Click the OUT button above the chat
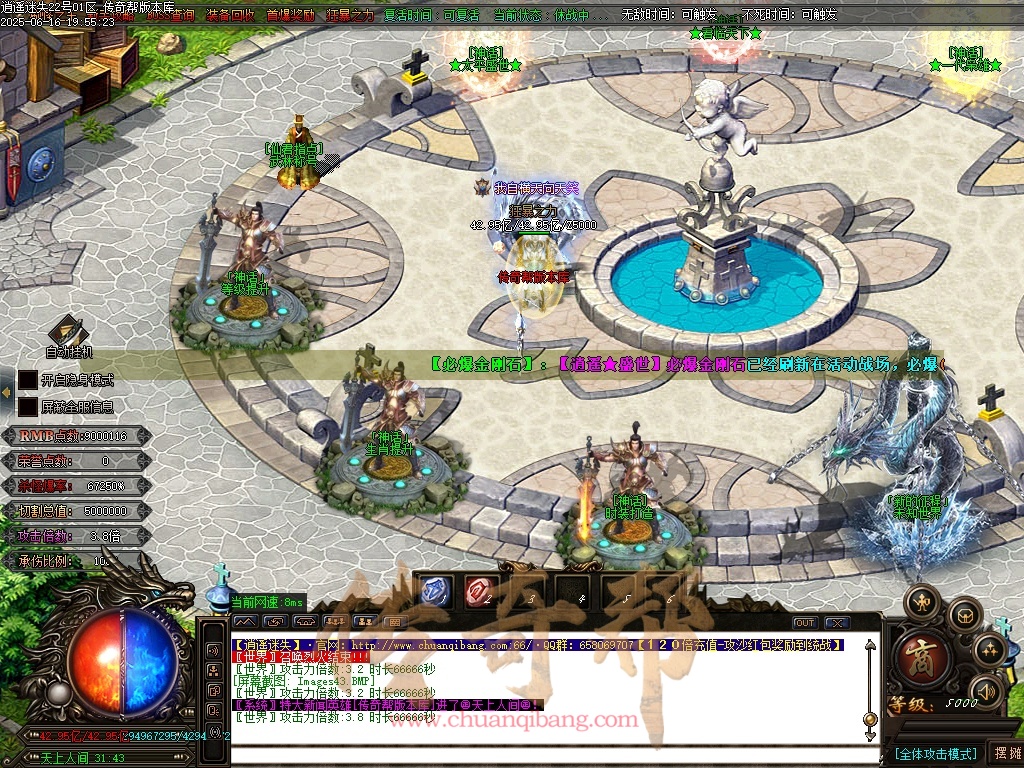Screen dimensions: 1024x768 pos(805,623)
